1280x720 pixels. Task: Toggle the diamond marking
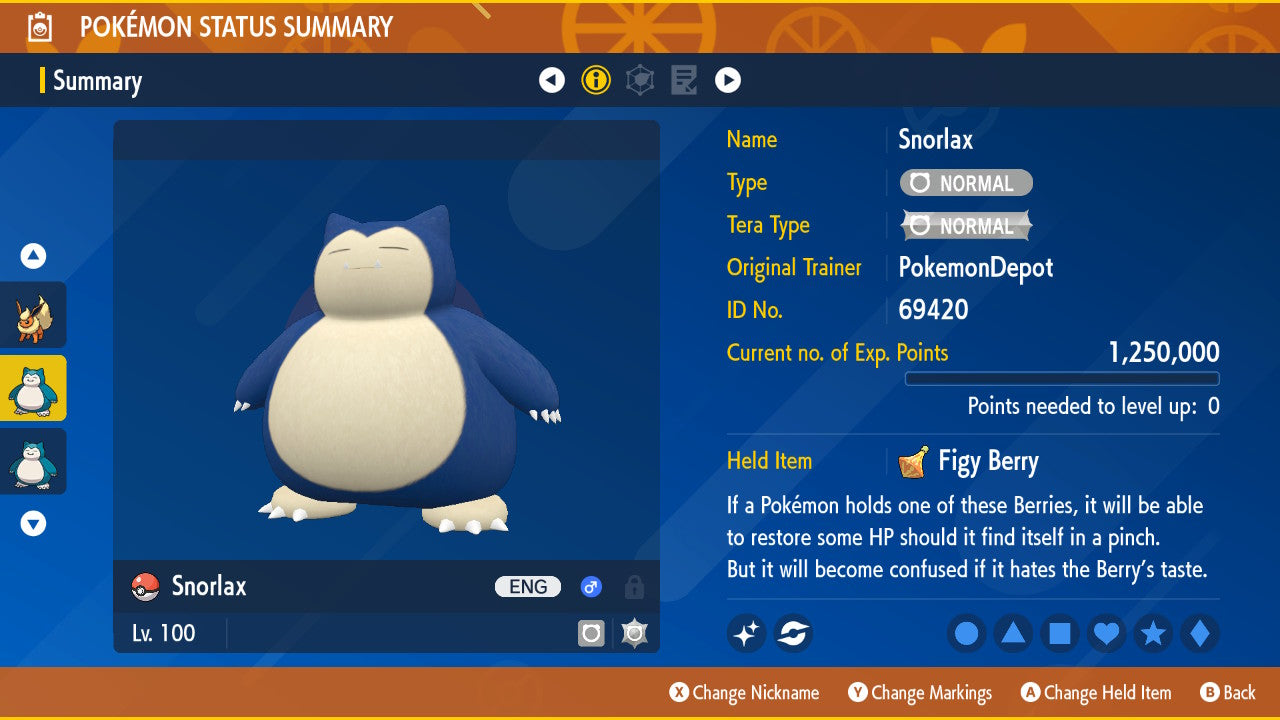[x=1200, y=634]
